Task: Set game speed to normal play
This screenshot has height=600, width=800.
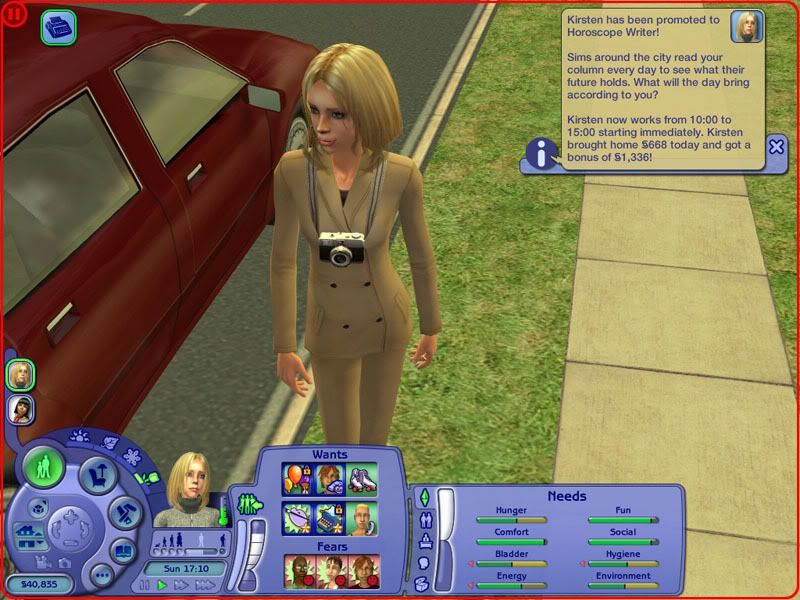Action: coord(162,585)
